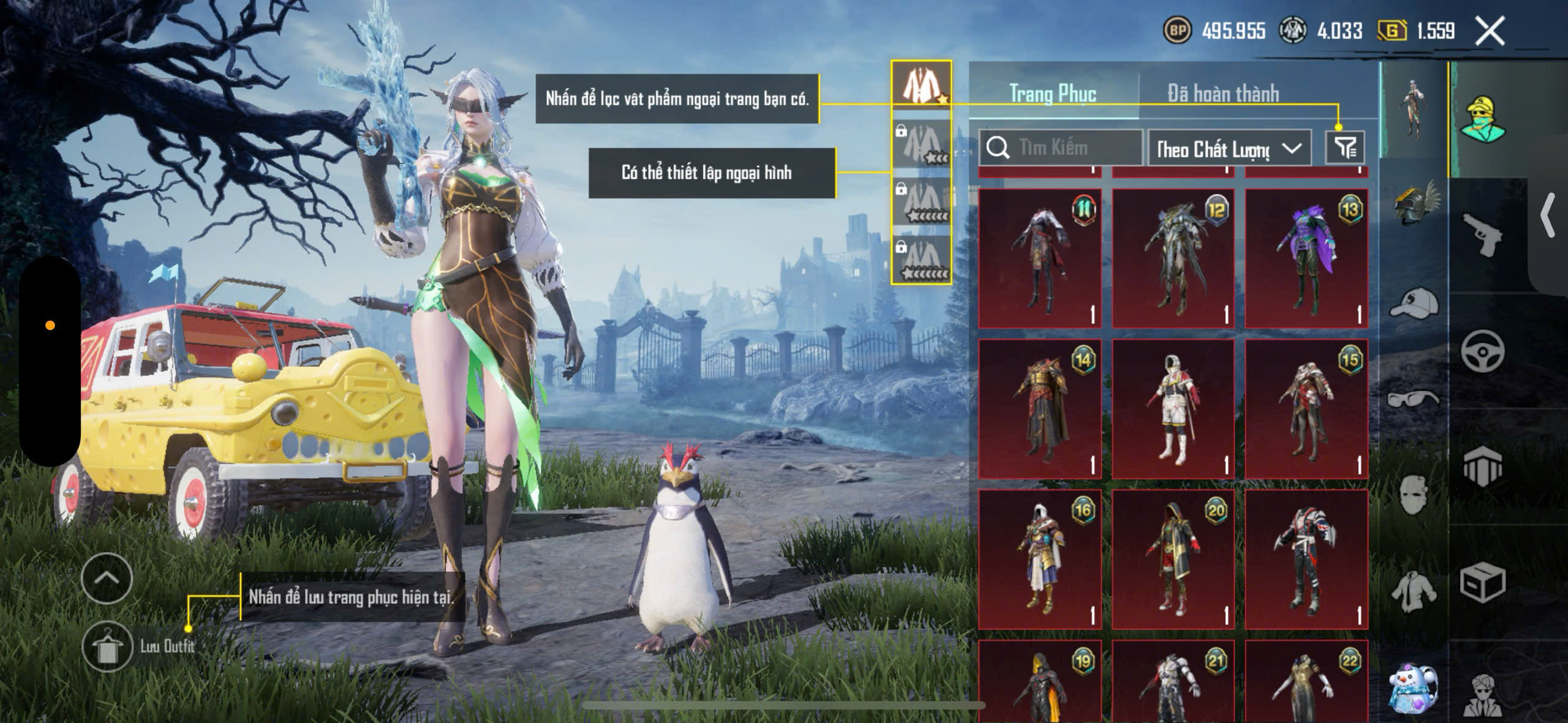1568x723 pixels.
Task: Open the steering wheel vehicle category
Action: pyautogui.click(x=1482, y=351)
